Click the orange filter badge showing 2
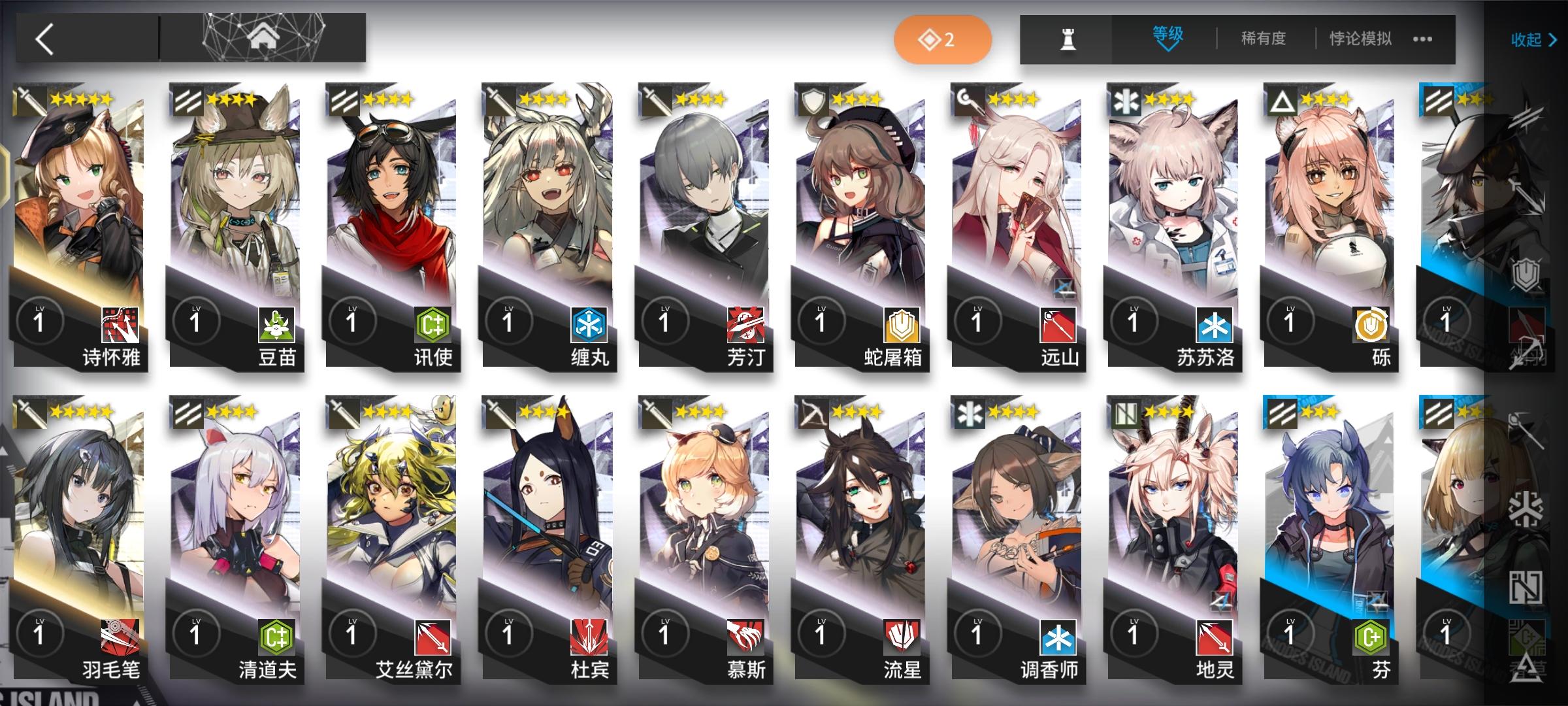 coord(943,39)
